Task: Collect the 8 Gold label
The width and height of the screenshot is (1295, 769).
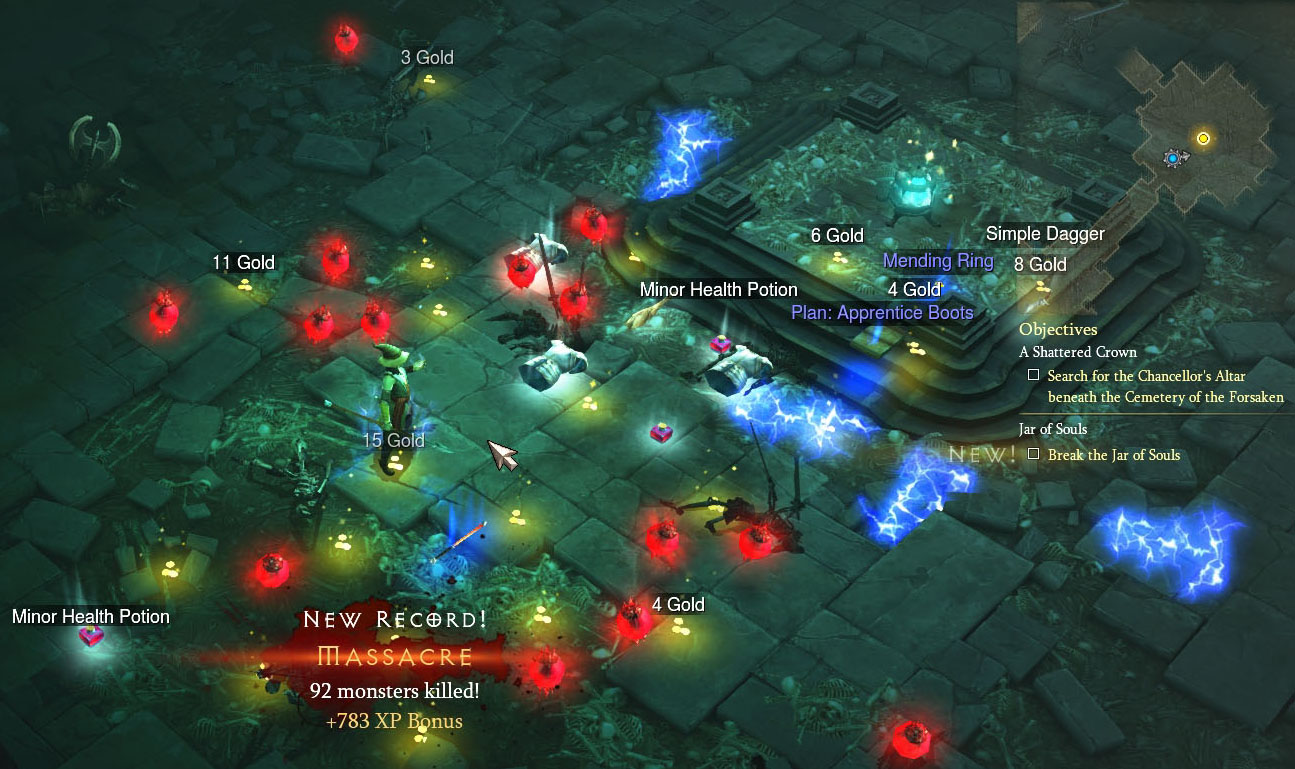Action: (x=1040, y=265)
